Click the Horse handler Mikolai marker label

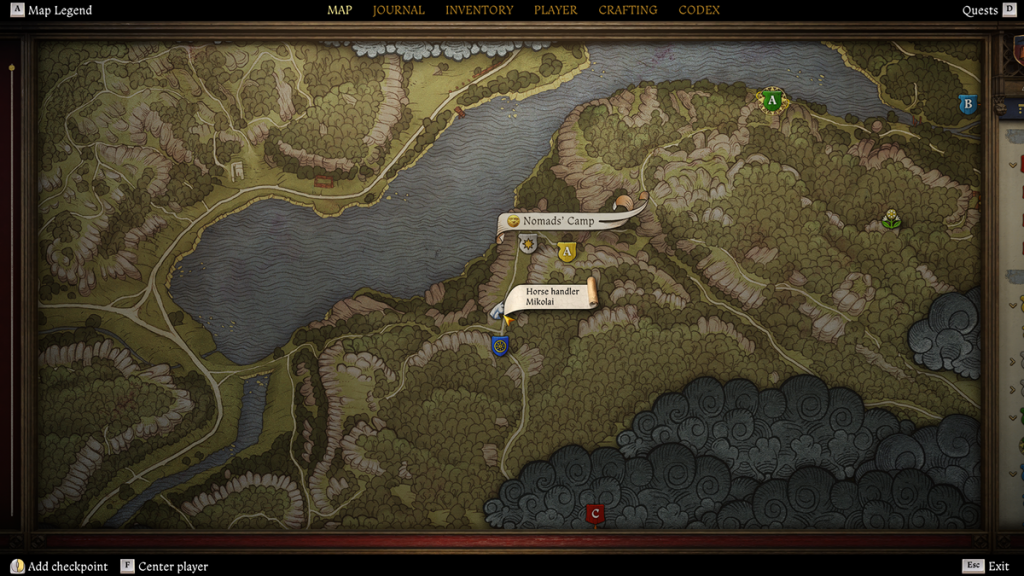(552, 296)
